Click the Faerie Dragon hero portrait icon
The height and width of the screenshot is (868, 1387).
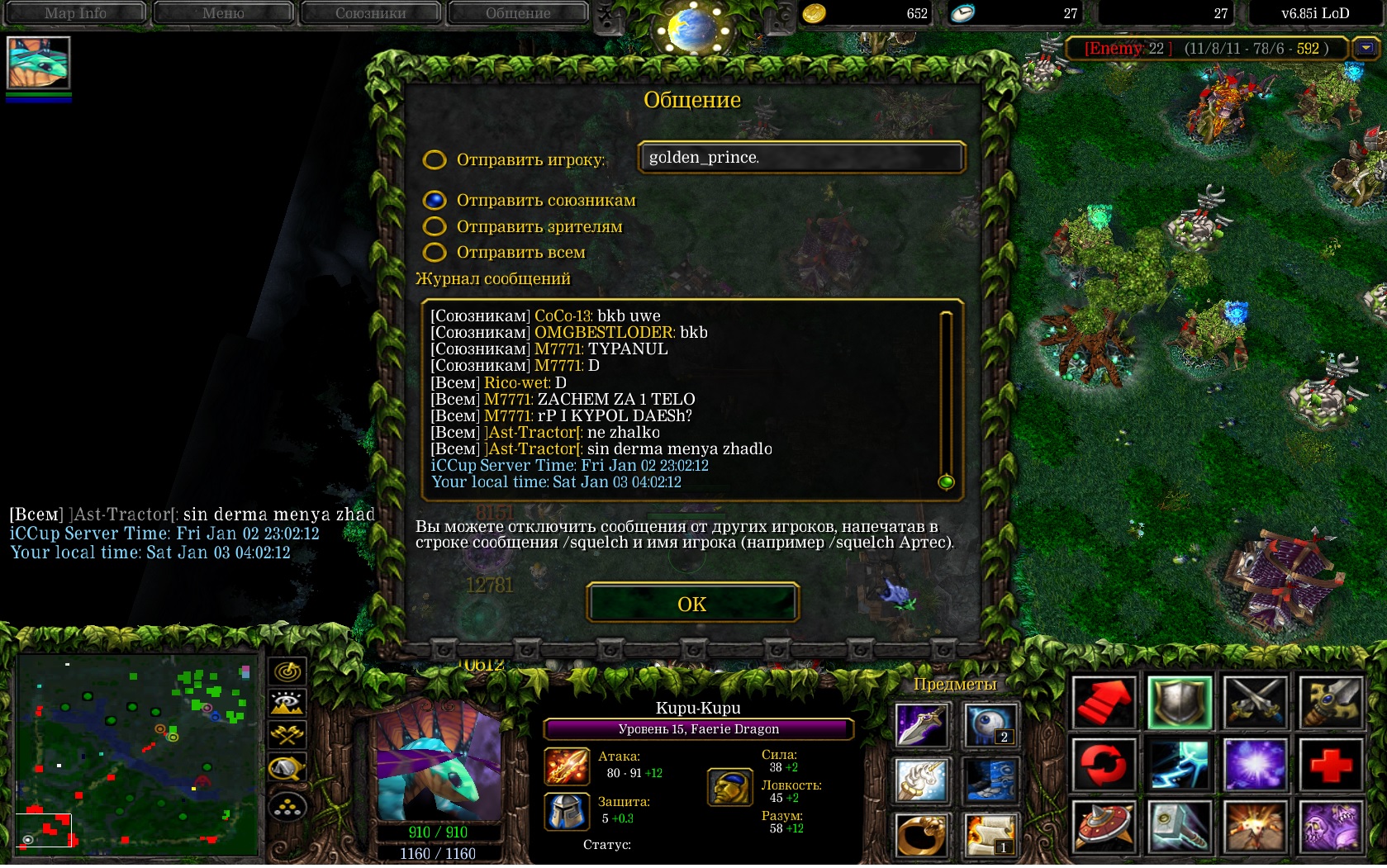(38, 63)
